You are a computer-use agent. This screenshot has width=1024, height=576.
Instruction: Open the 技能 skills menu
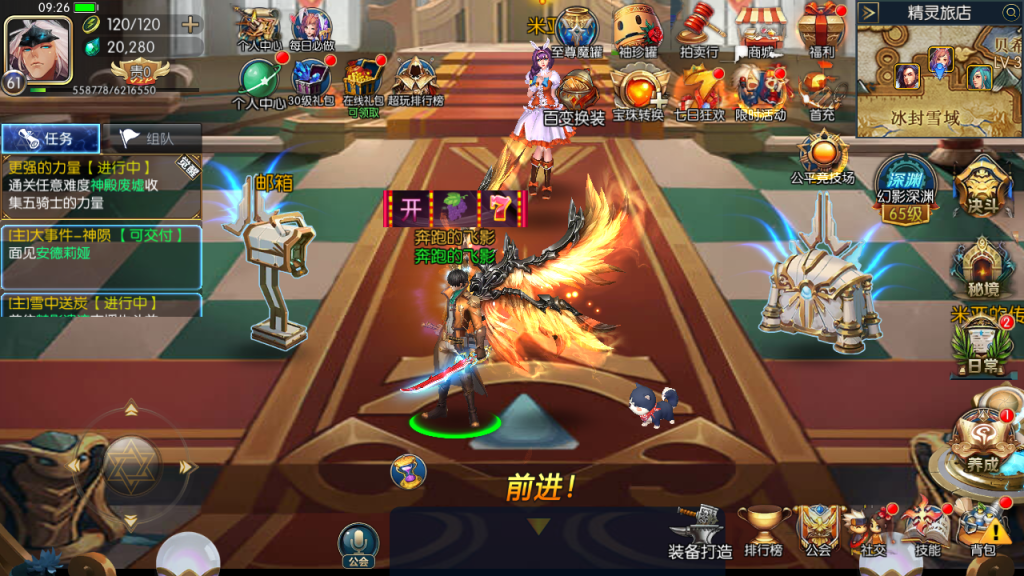tap(927, 529)
